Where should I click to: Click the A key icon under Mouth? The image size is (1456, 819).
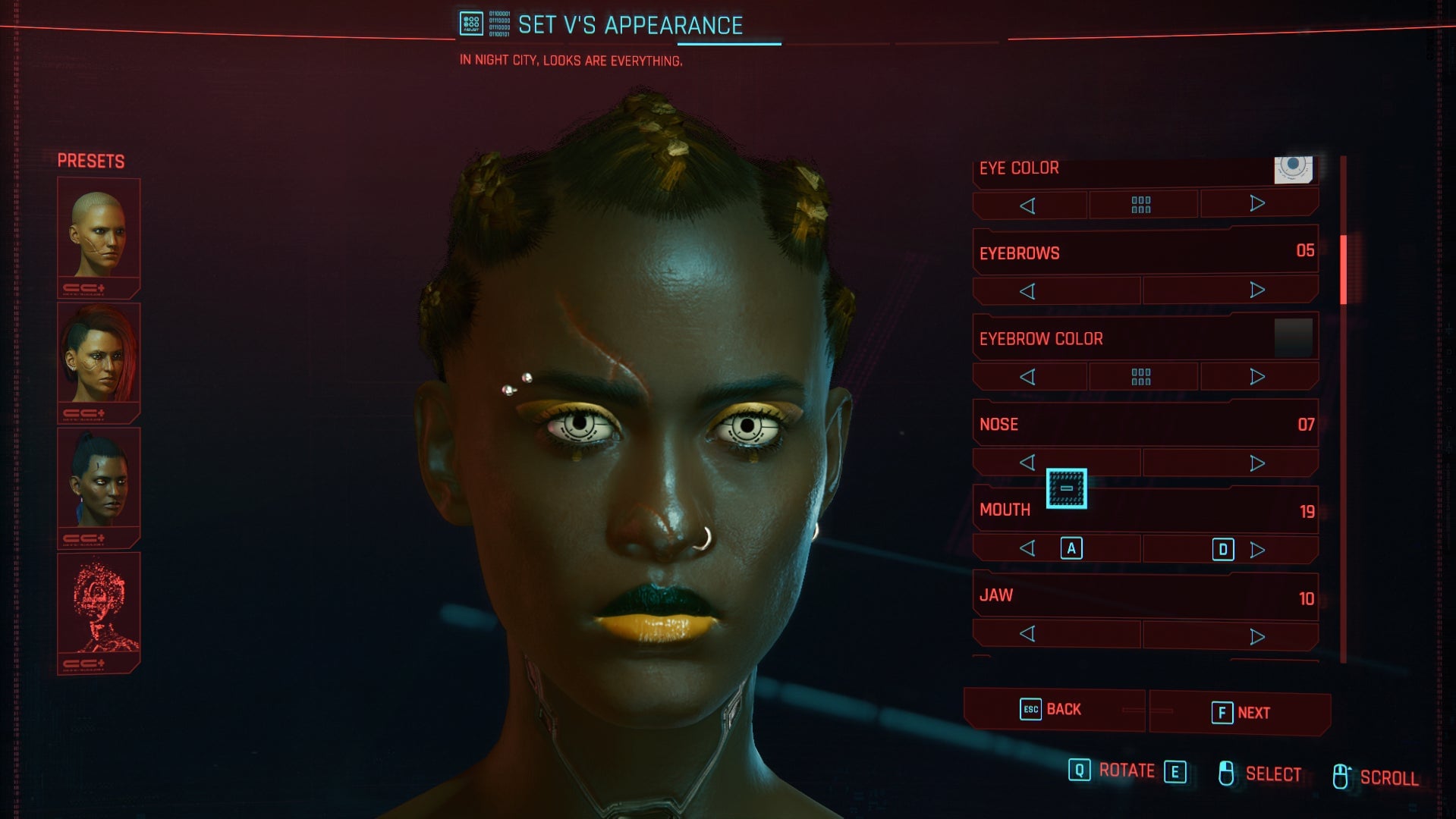(1072, 548)
